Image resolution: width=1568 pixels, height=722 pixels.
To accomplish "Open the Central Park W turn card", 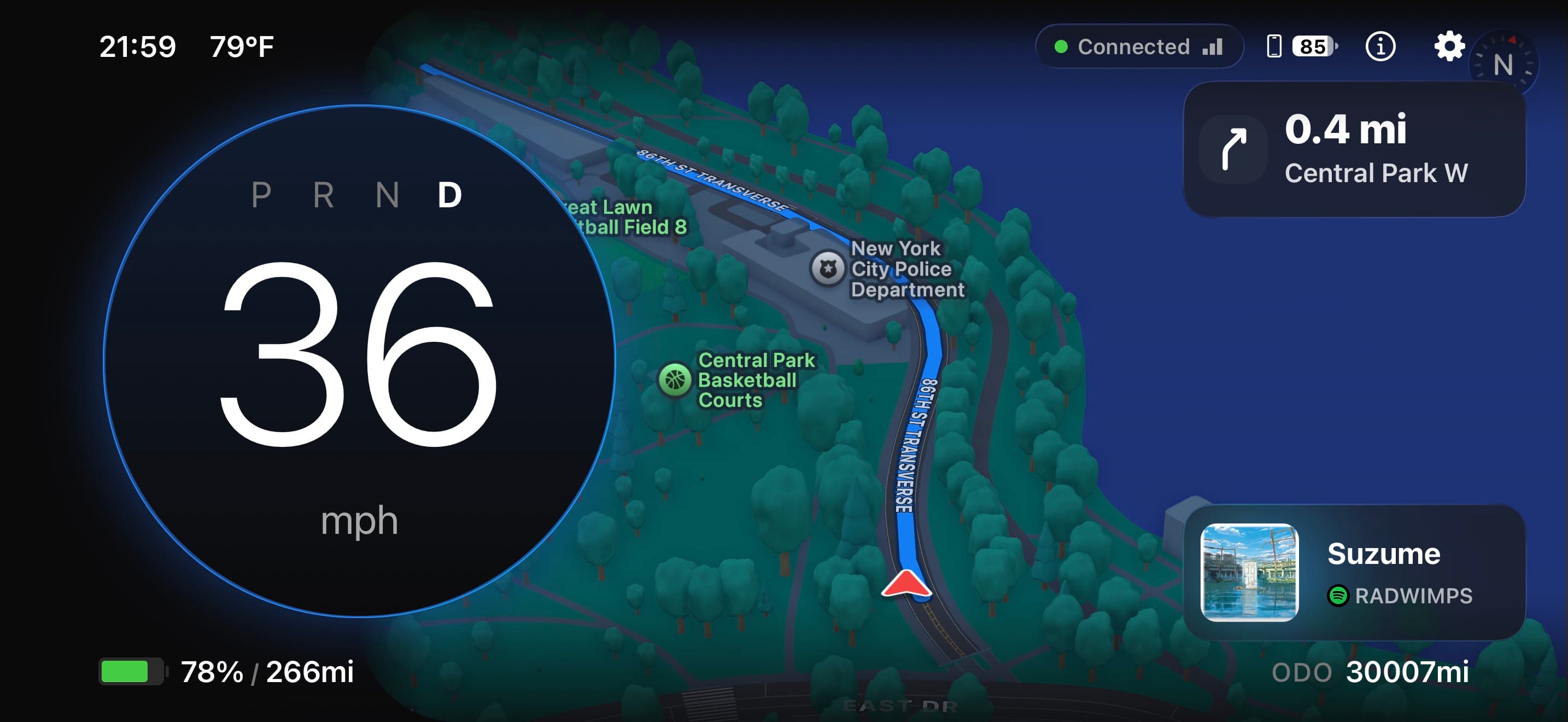I will pos(1354,150).
